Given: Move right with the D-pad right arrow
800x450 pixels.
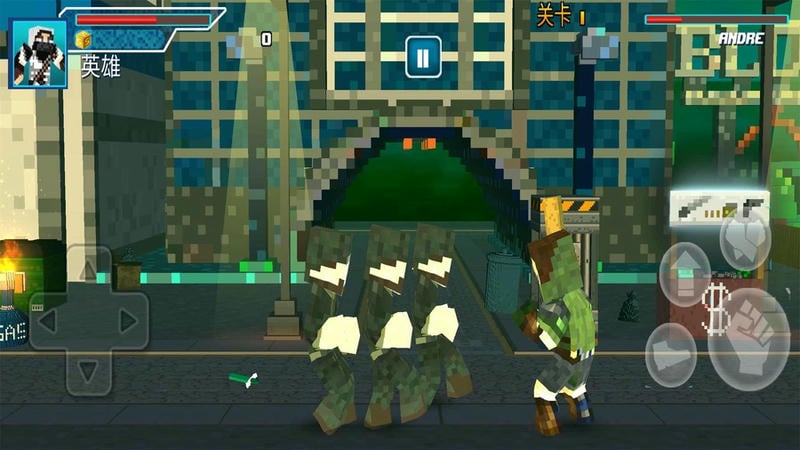Looking at the screenshot, I should (x=127, y=321).
